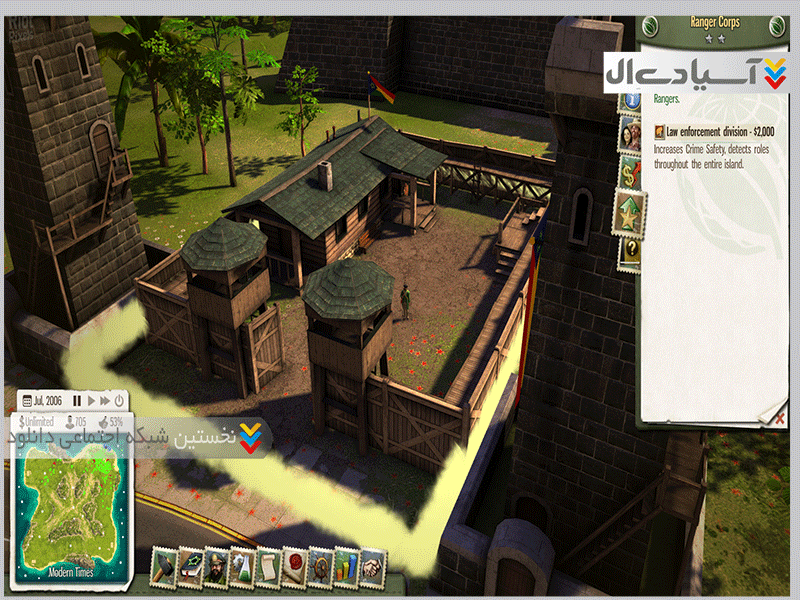Pause the game simulation
This screenshot has height=600, width=800.
tap(76, 401)
